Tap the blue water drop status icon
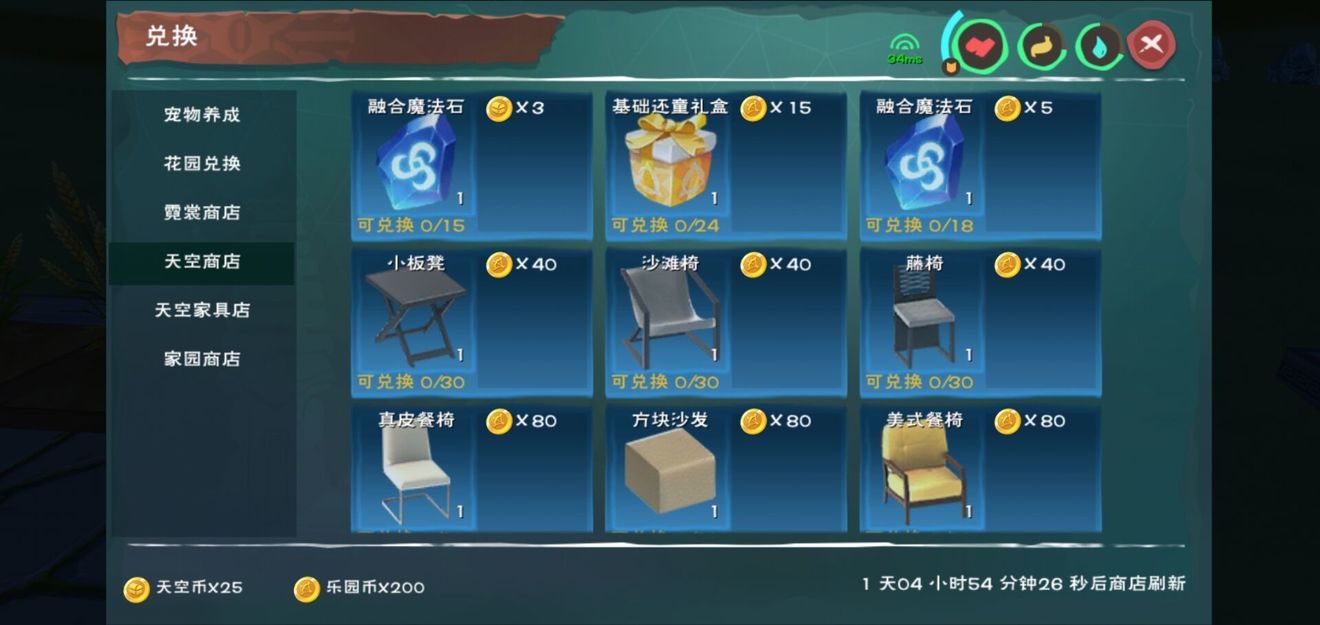 [1098, 45]
